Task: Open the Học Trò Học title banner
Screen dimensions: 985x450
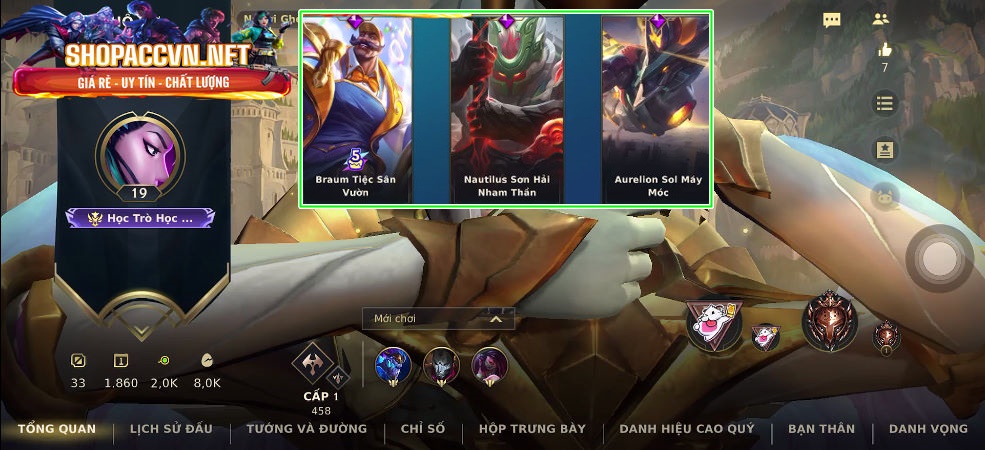Action: 140,217
